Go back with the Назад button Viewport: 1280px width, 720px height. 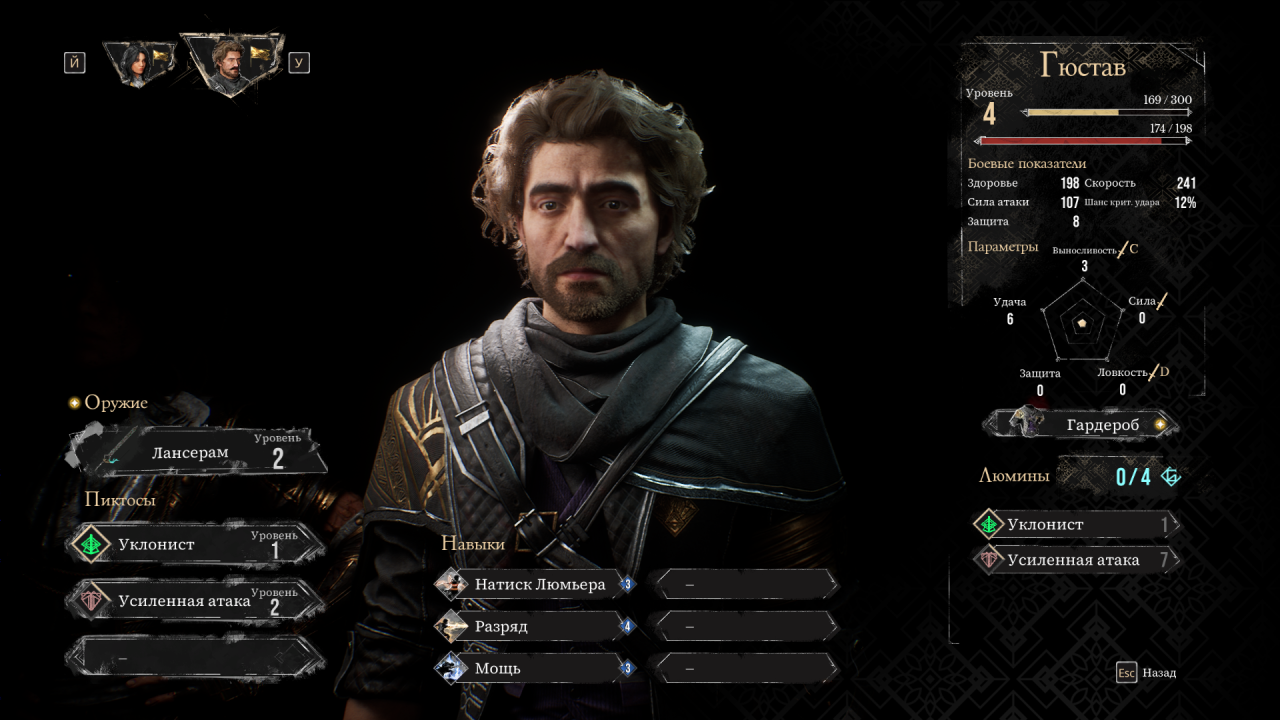click(x=1147, y=673)
